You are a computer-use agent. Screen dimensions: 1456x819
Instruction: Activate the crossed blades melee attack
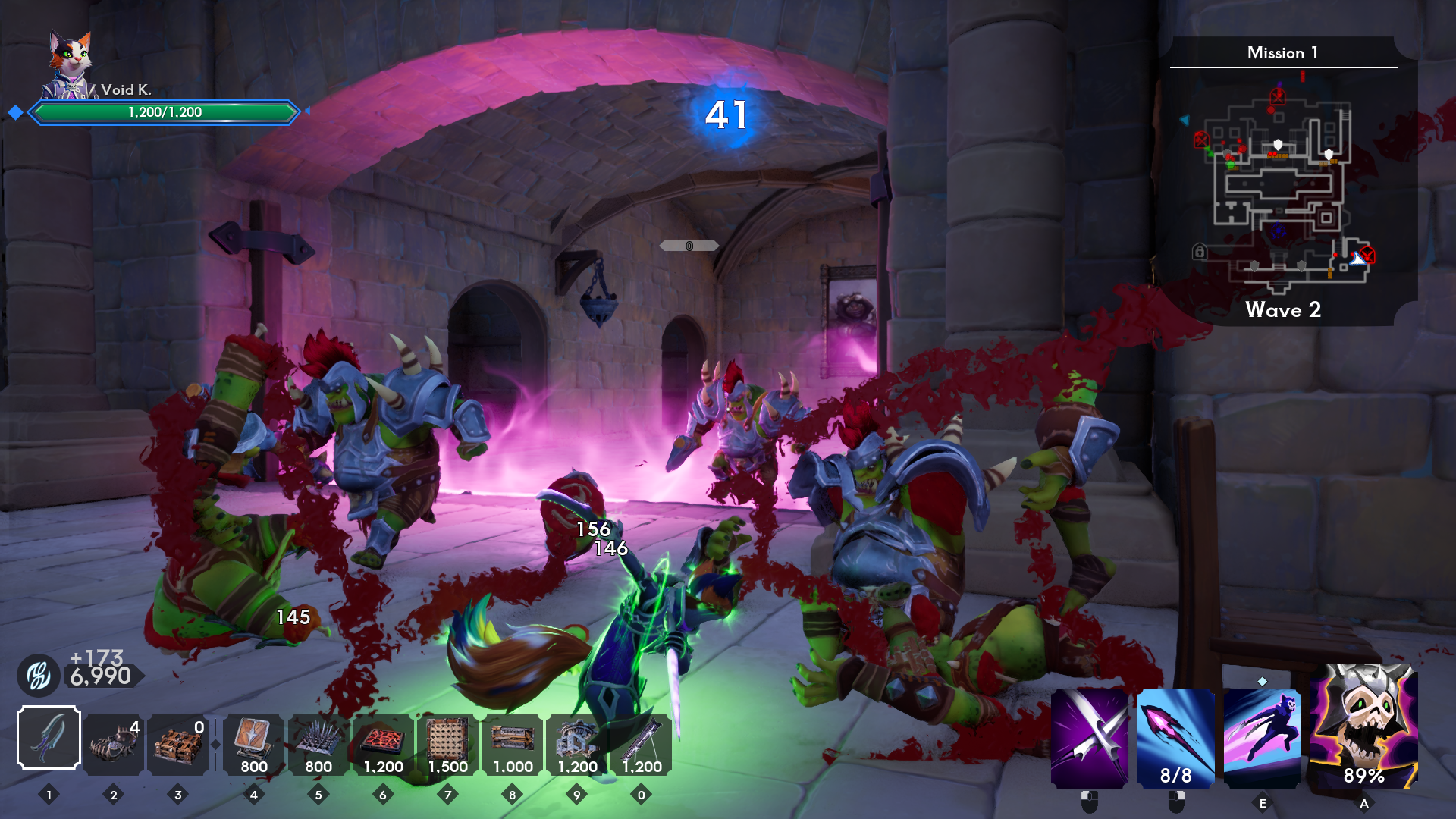coord(1090,737)
